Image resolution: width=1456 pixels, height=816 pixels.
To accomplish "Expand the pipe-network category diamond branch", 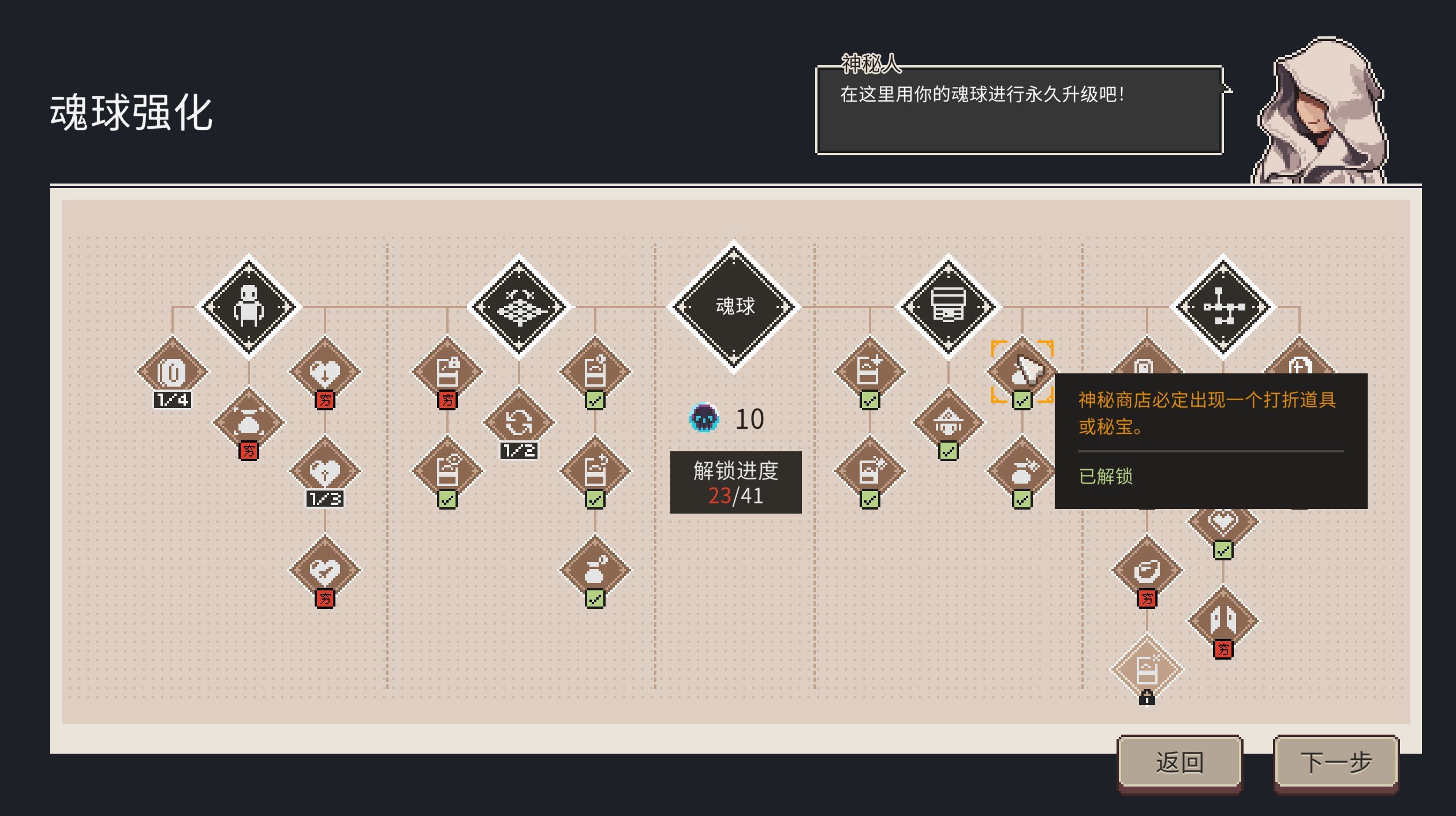I will click(1224, 307).
